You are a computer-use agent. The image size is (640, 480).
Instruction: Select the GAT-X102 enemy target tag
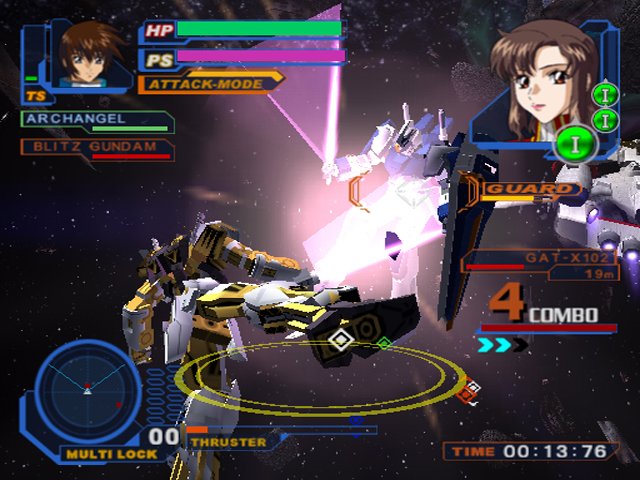(x=567, y=257)
